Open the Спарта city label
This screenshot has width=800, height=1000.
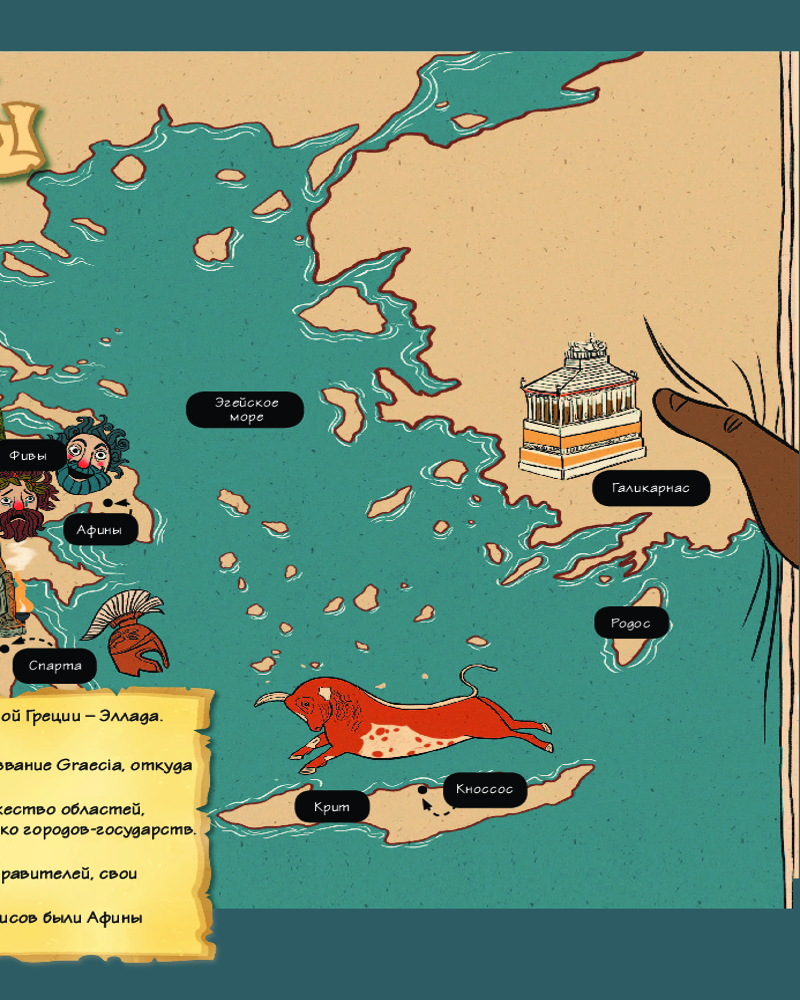tap(55, 666)
